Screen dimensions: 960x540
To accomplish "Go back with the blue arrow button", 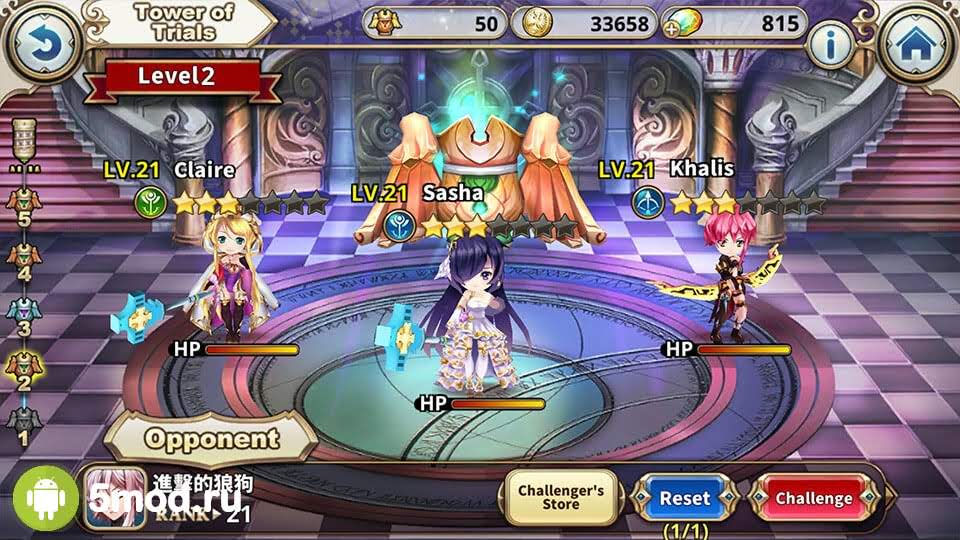I will 42,44.
